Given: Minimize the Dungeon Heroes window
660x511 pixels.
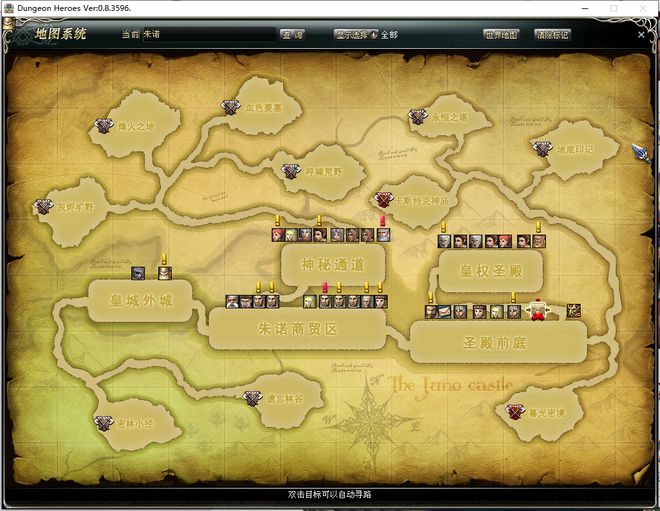Looking at the screenshot, I should pyautogui.click(x=584, y=8).
